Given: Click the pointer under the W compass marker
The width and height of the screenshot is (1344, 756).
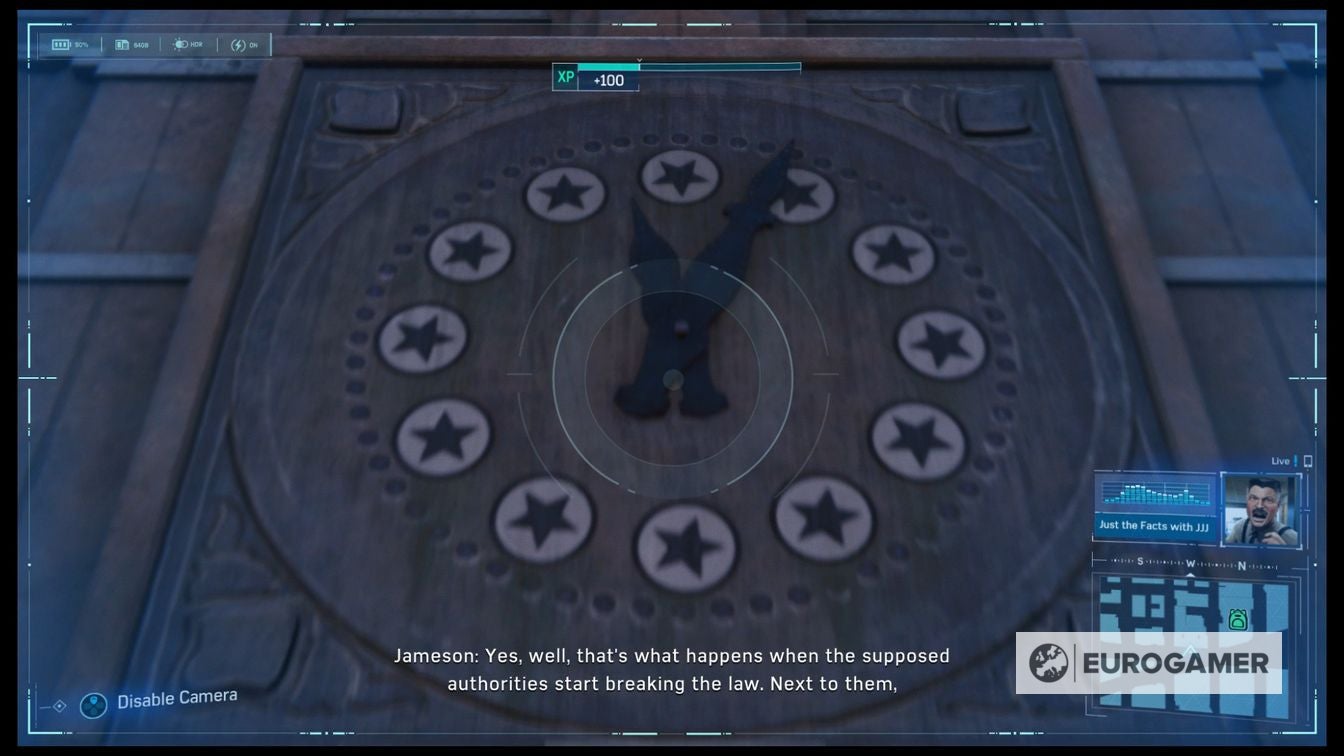Looking at the screenshot, I should [1190, 573].
